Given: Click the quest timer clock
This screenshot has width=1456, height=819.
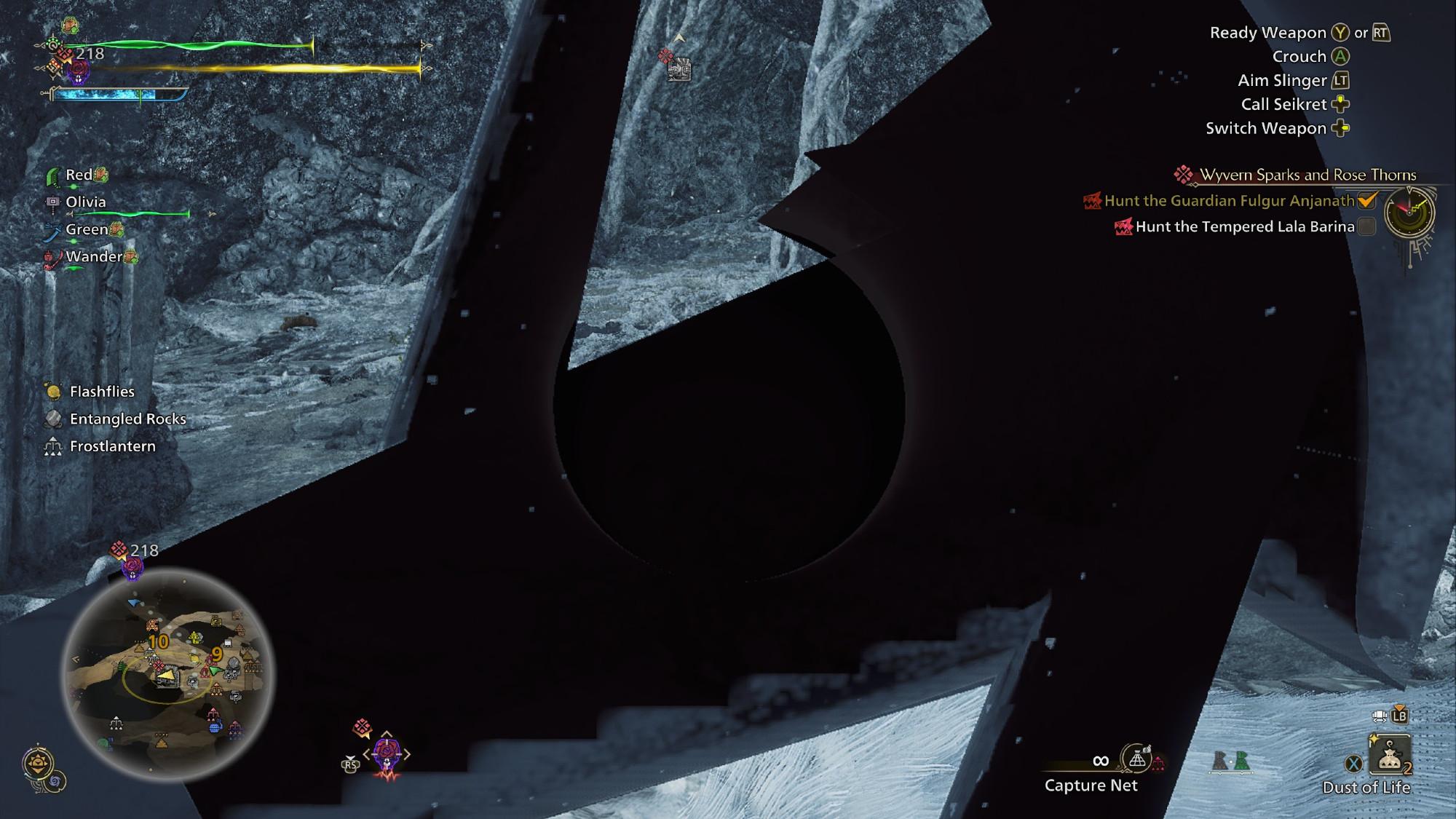Looking at the screenshot, I should pos(1409,213).
